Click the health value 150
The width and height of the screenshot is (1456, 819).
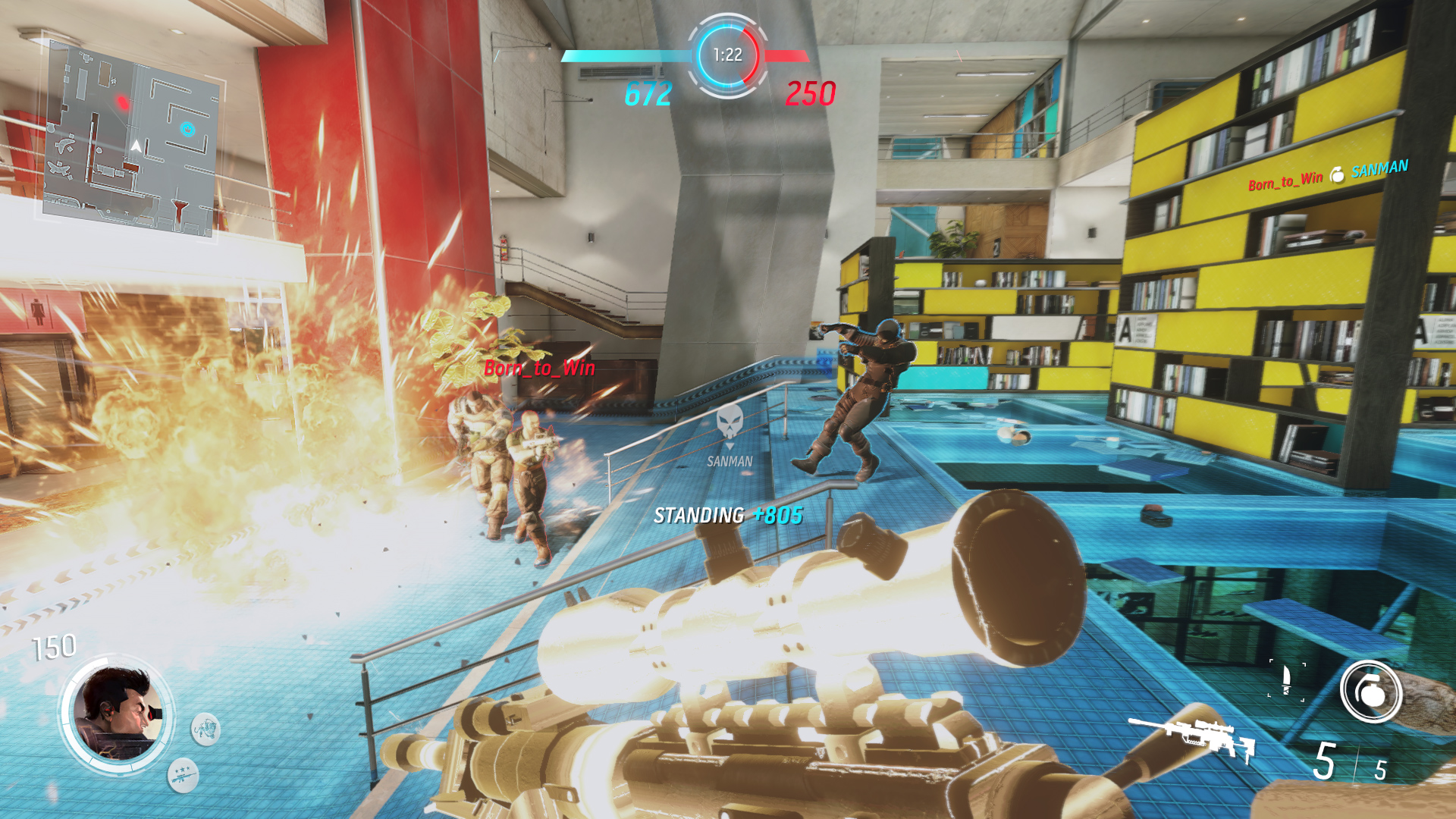(52, 647)
